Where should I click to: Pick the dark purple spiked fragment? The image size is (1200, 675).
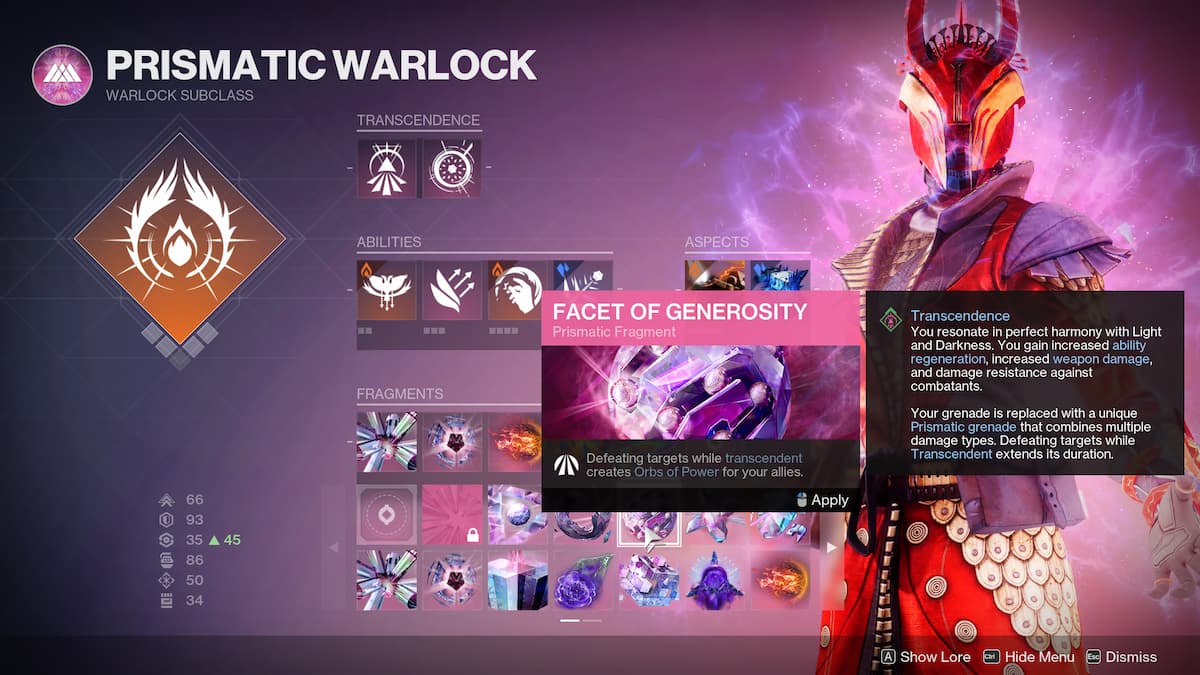(x=714, y=580)
